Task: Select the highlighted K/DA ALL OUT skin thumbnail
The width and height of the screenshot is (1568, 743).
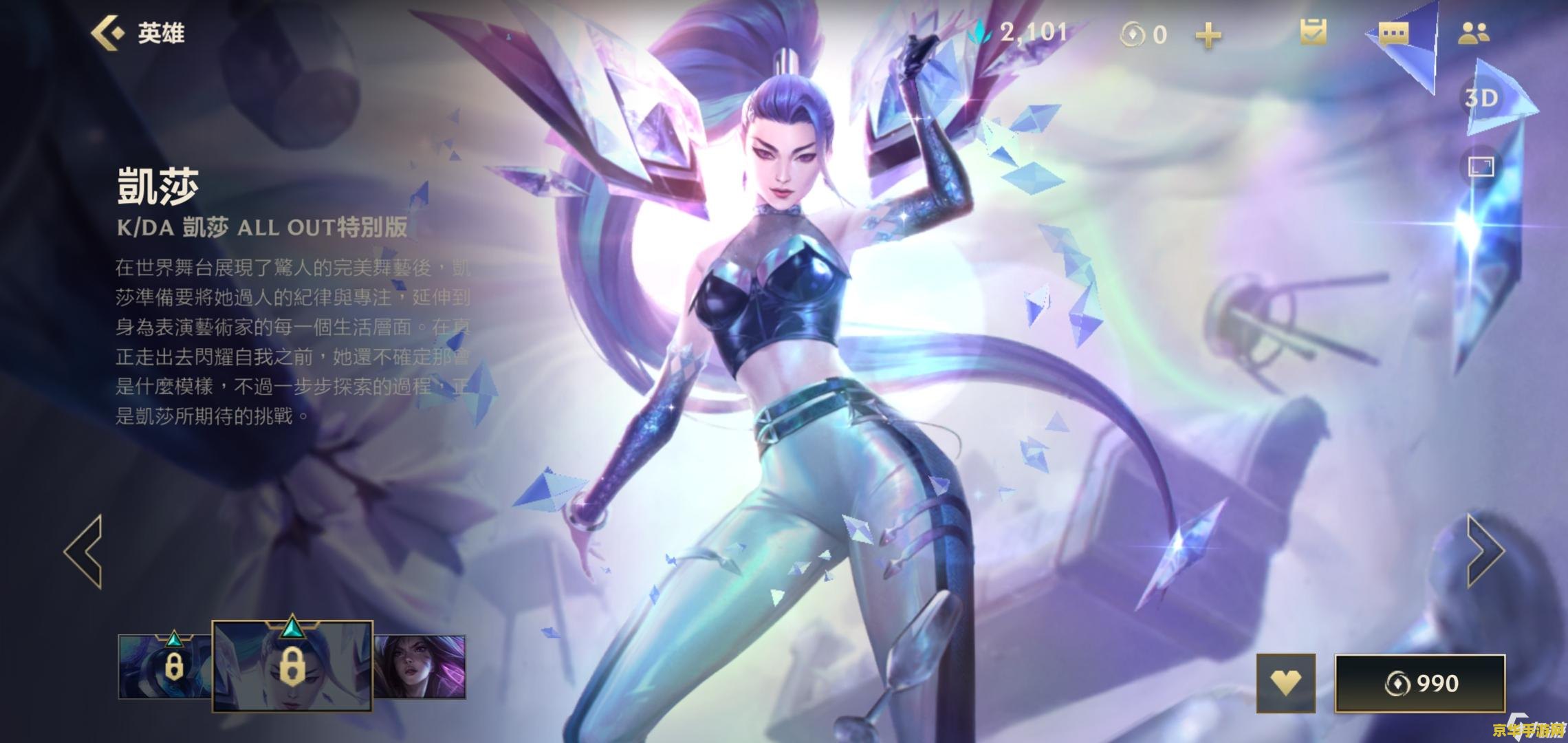Action: 292,665
